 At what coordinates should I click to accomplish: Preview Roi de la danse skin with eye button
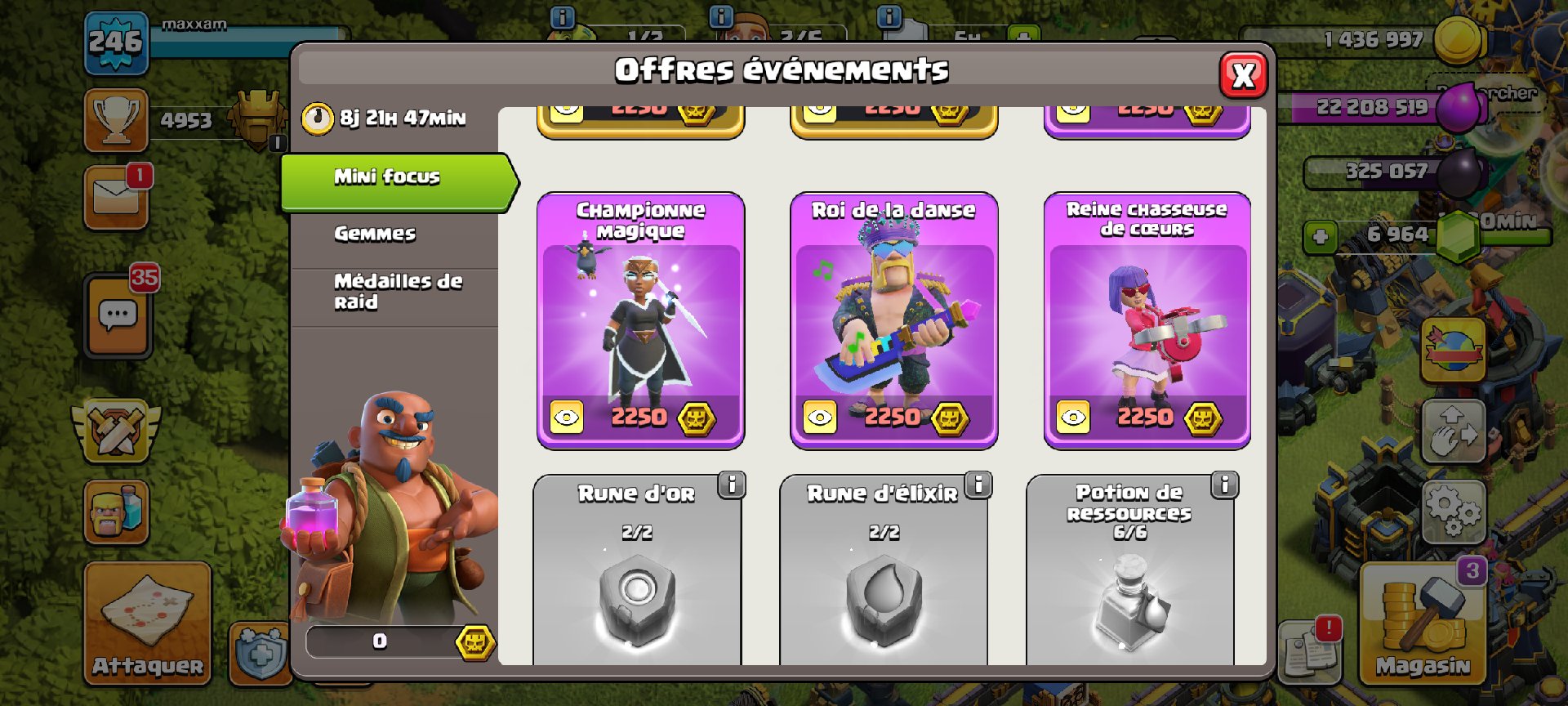(820, 418)
